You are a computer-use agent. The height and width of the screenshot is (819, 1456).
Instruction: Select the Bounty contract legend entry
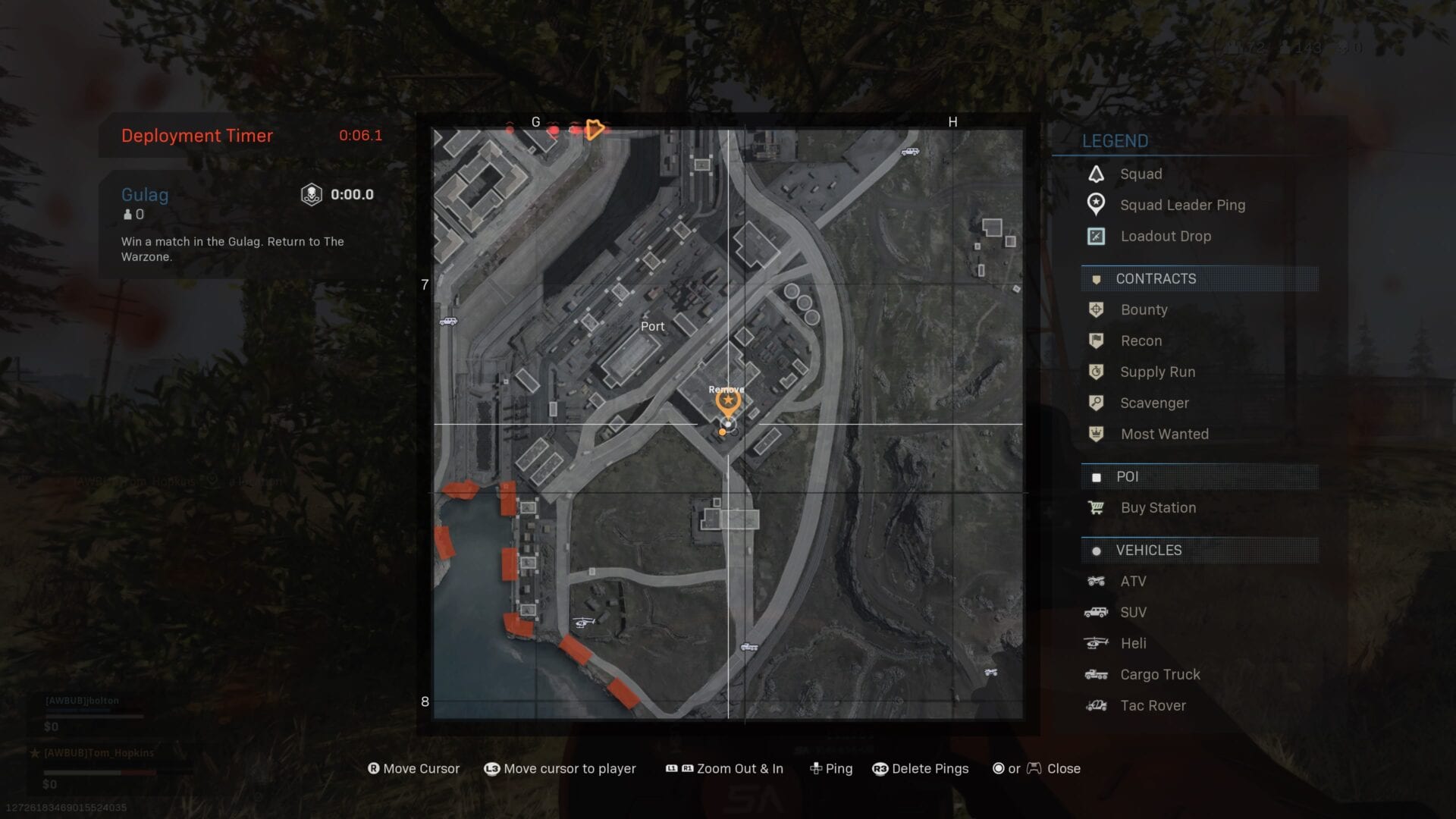(x=1144, y=309)
